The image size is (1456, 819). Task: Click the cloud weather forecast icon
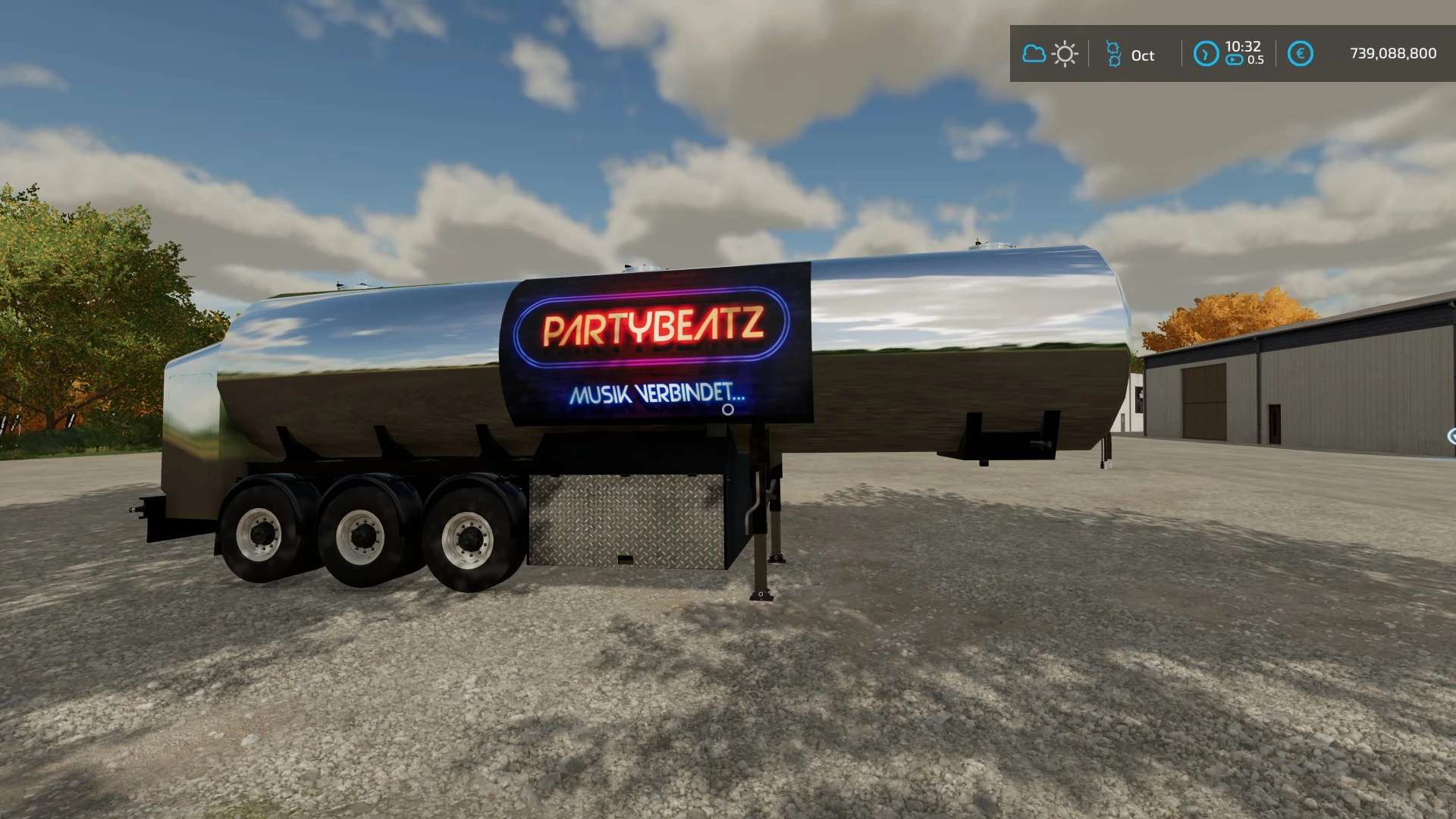pyautogui.click(x=1034, y=54)
